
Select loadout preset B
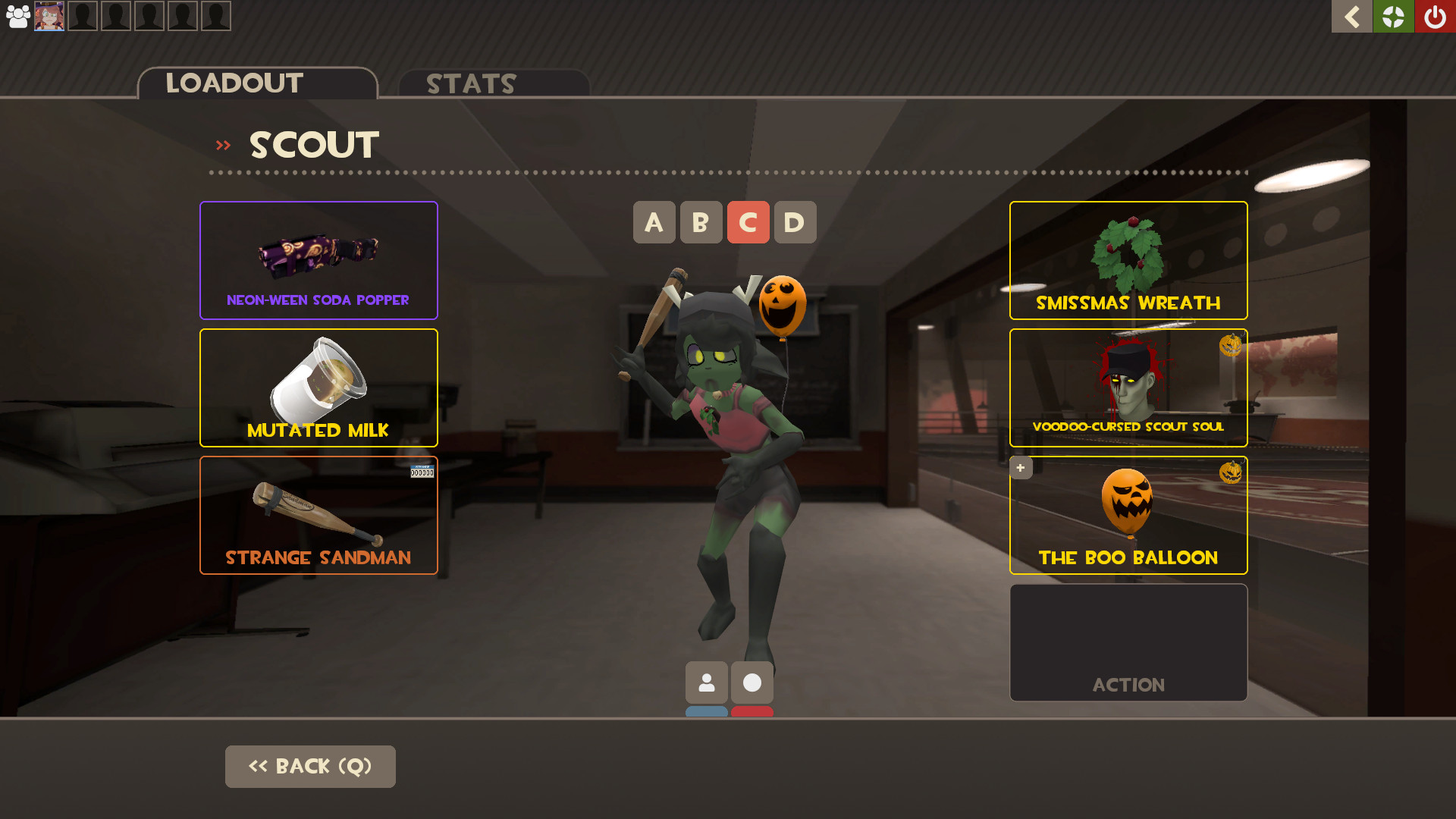(x=701, y=222)
